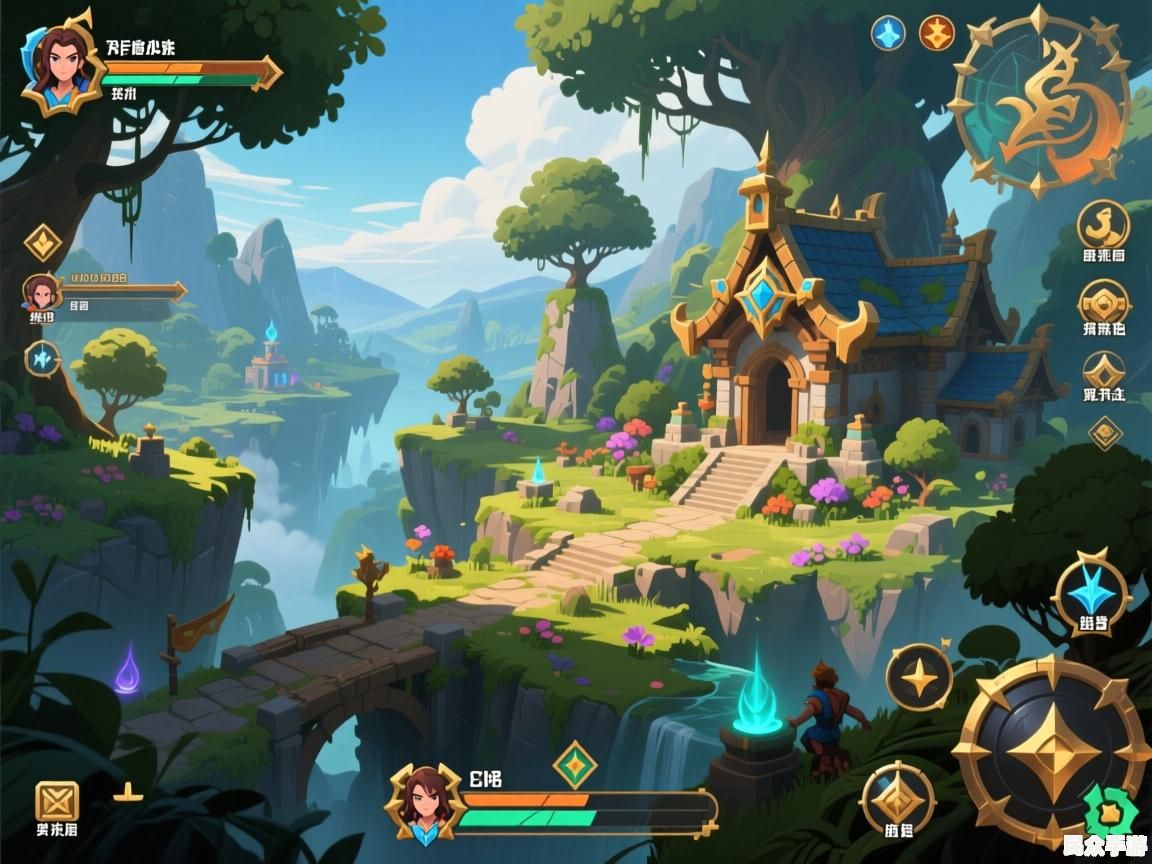Click the gold diamond crest icon on left
This screenshot has width=1152, height=864.
tap(43, 243)
